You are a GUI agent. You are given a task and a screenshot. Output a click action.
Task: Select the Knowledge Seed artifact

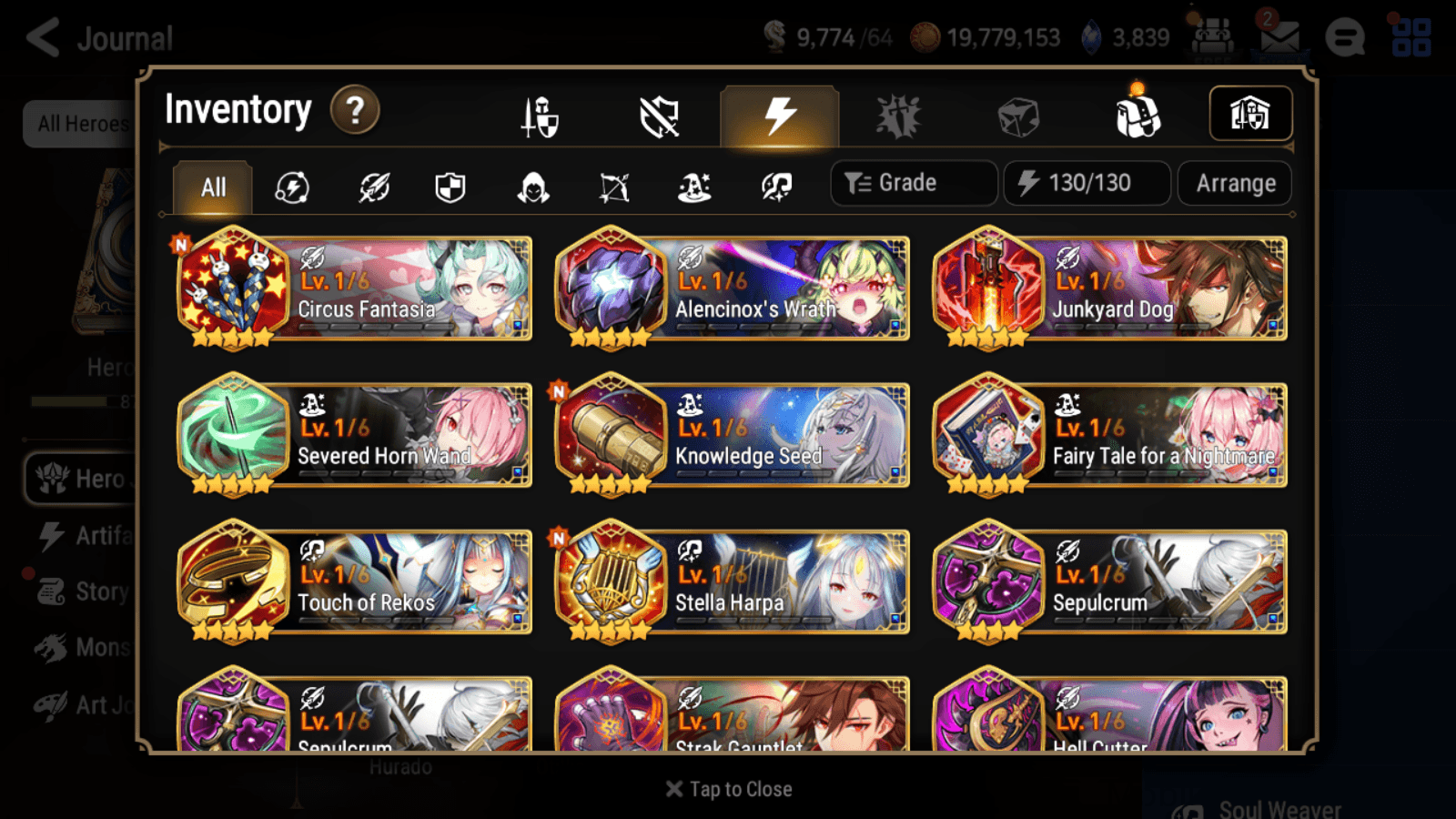[731, 437]
